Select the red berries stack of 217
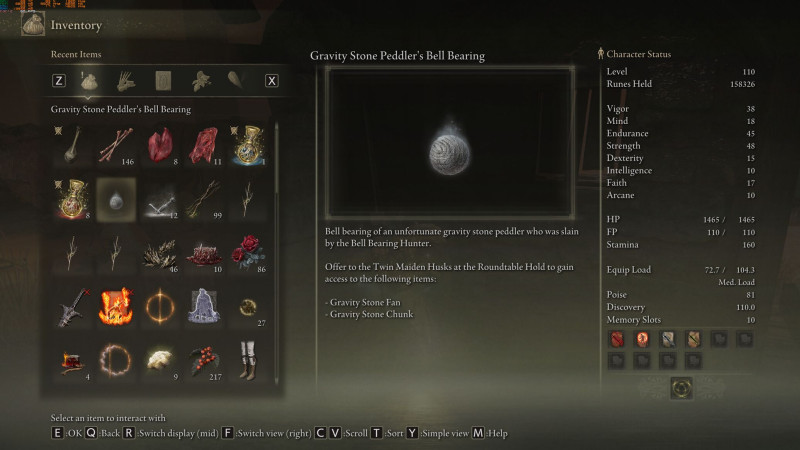Viewport: 800px width, 450px height. pos(206,358)
